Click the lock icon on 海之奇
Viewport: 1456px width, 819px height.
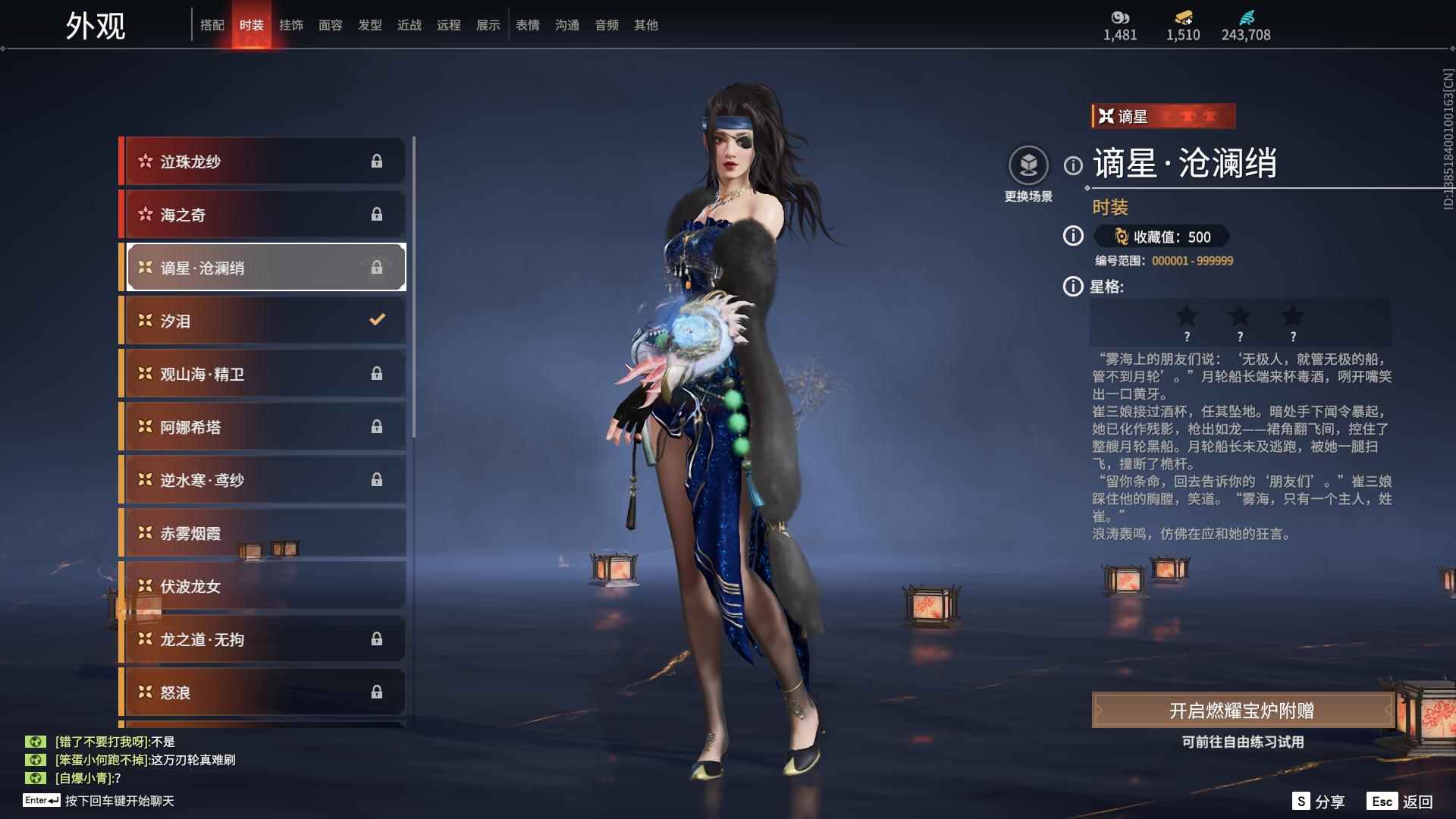[x=378, y=214]
